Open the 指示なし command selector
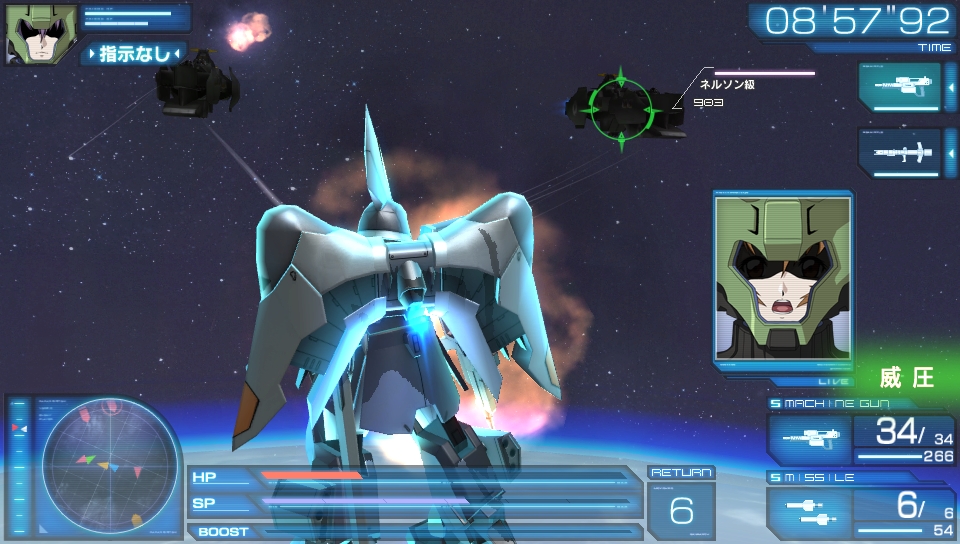This screenshot has height=544, width=960. coord(134,53)
